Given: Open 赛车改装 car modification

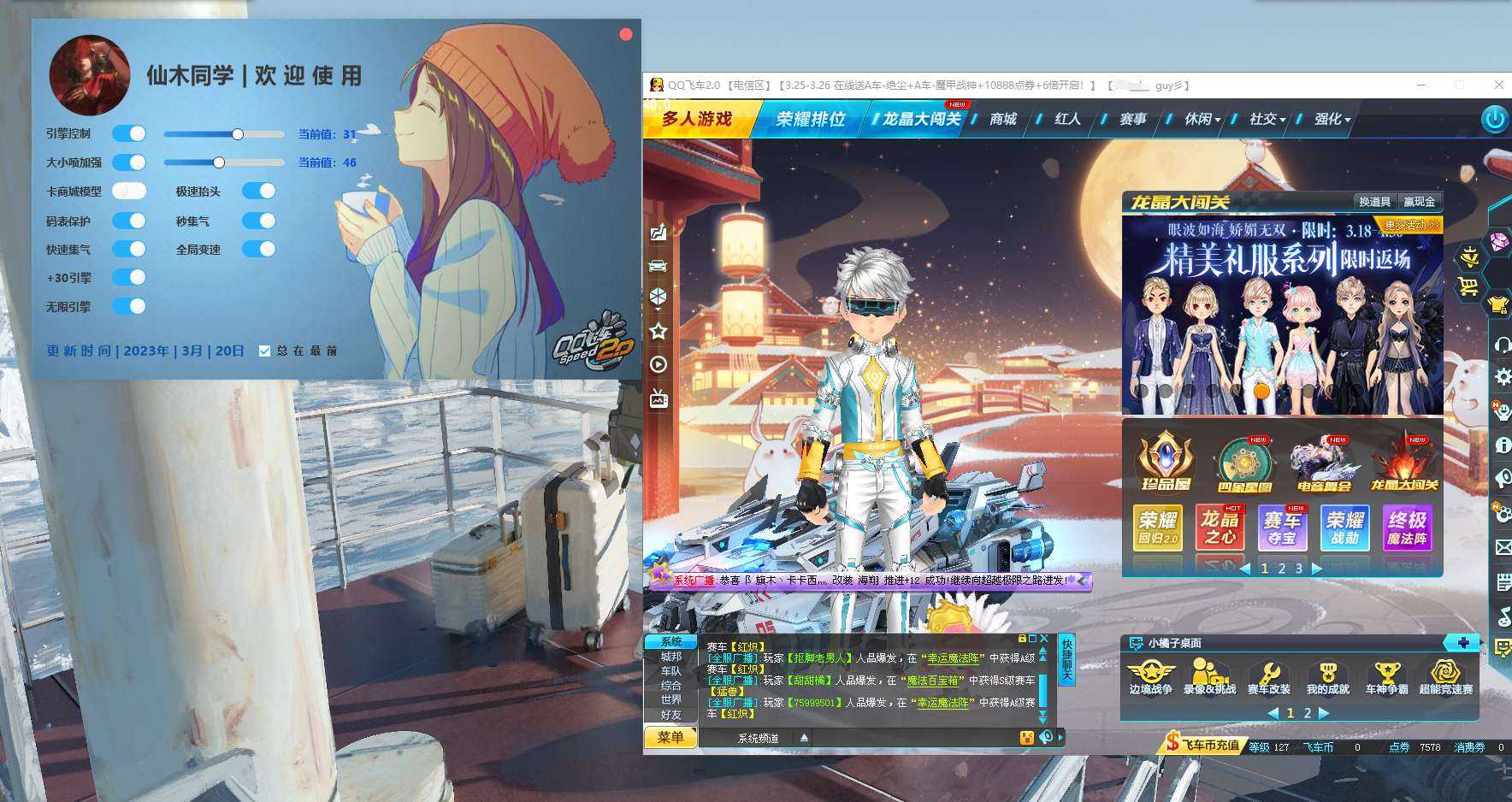Looking at the screenshot, I should click(x=1268, y=677).
